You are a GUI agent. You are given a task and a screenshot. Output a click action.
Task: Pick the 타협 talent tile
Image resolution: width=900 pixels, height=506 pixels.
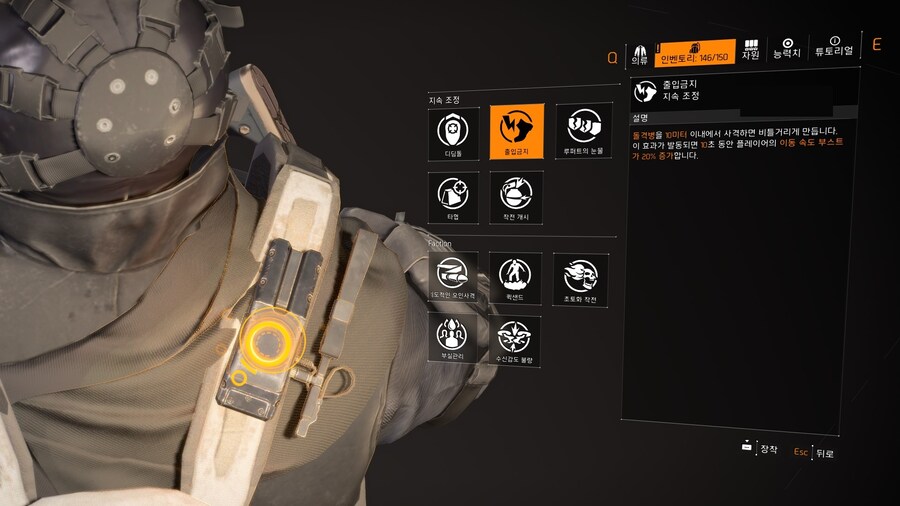pos(454,196)
